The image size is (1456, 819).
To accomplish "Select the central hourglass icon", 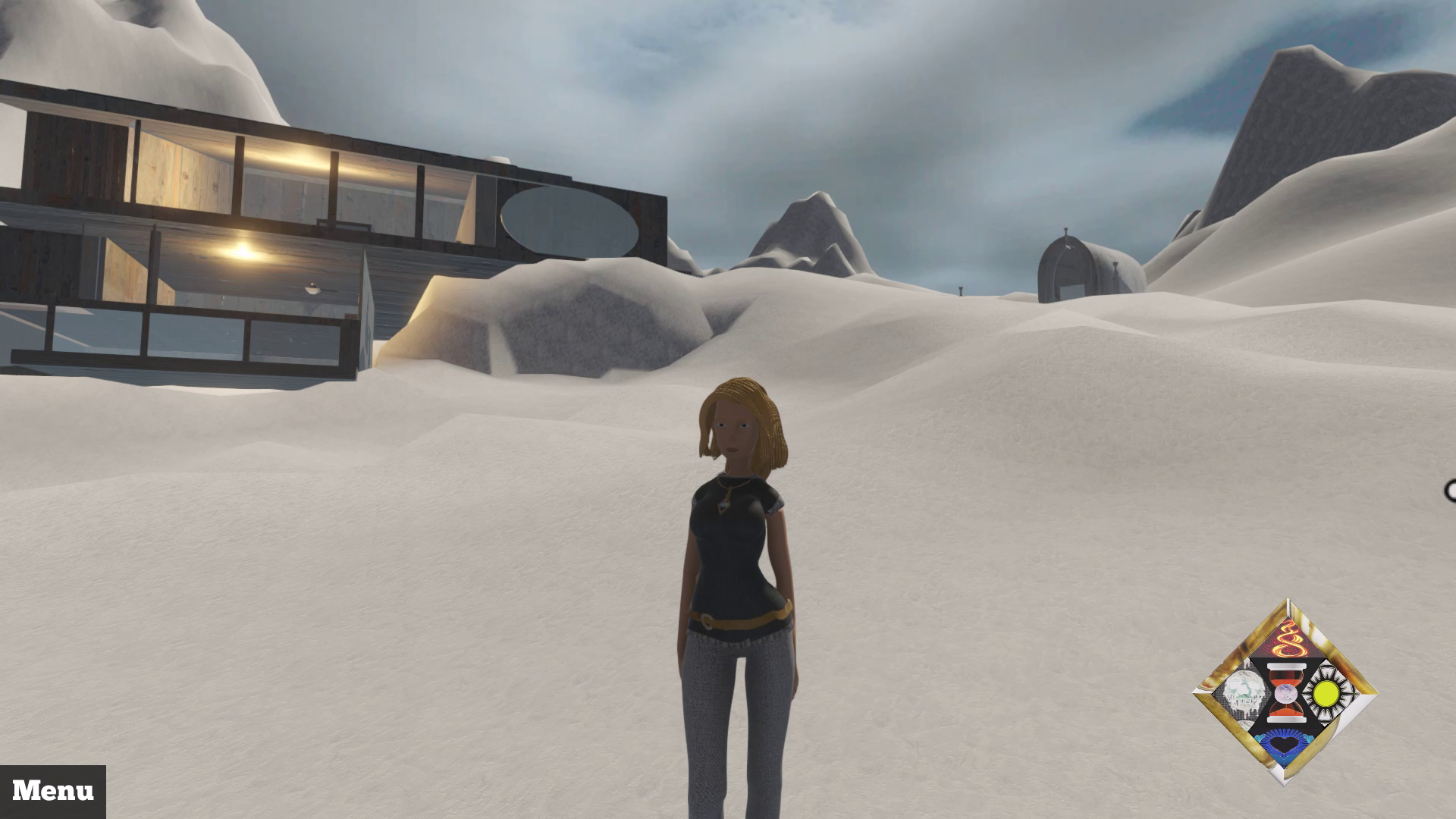I will tap(1285, 693).
